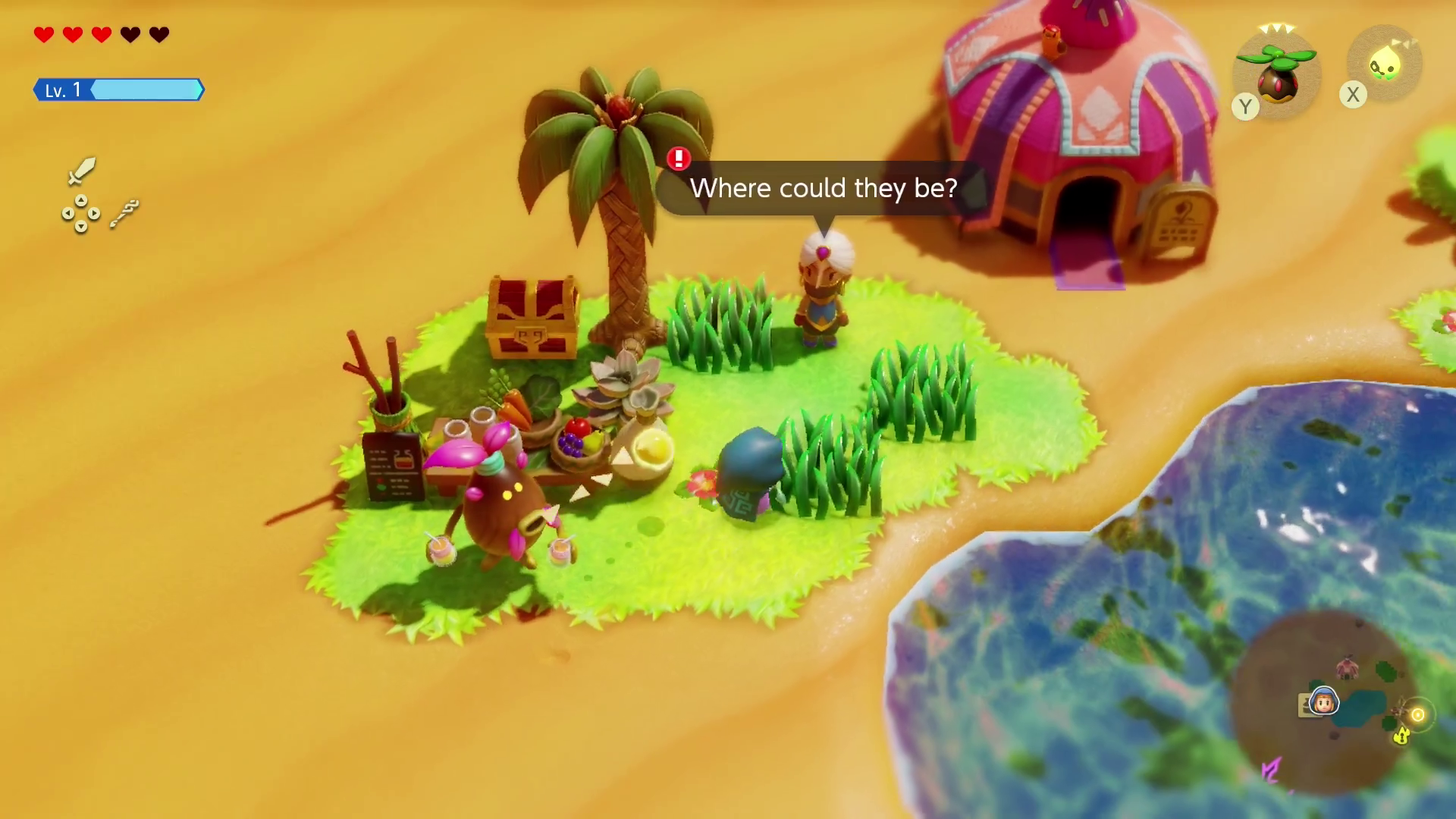Viewport: 1456px width, 819px height.
Task: Click the red exclamation quest alert icon
Action: coord(679,158)
